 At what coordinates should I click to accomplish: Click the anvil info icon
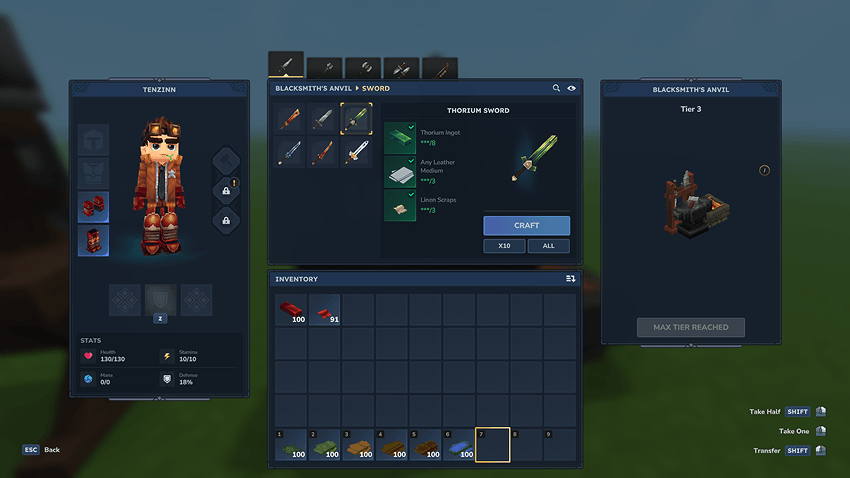click(765, 170)
